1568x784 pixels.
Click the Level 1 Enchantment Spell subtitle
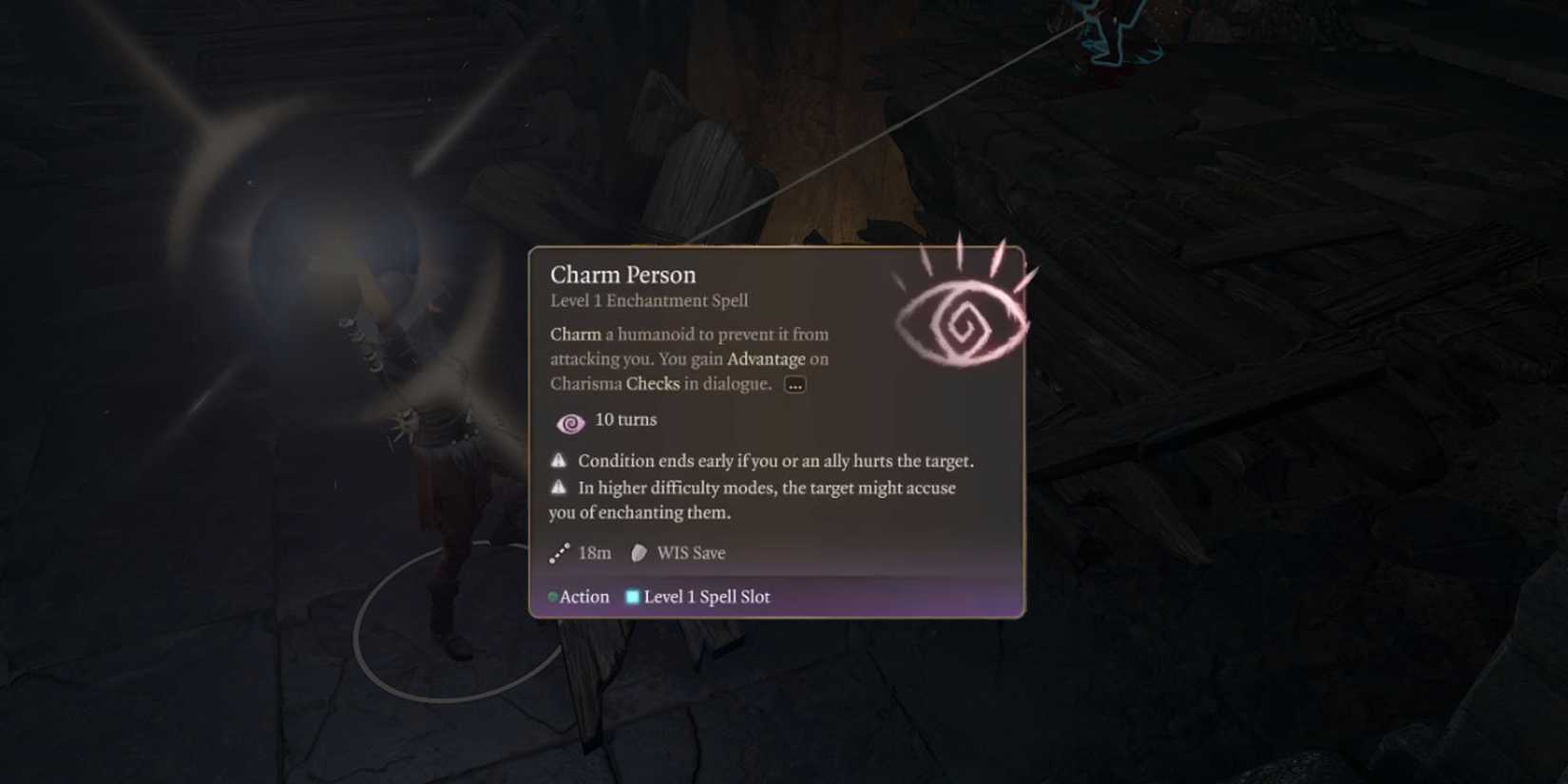(648, 300)
